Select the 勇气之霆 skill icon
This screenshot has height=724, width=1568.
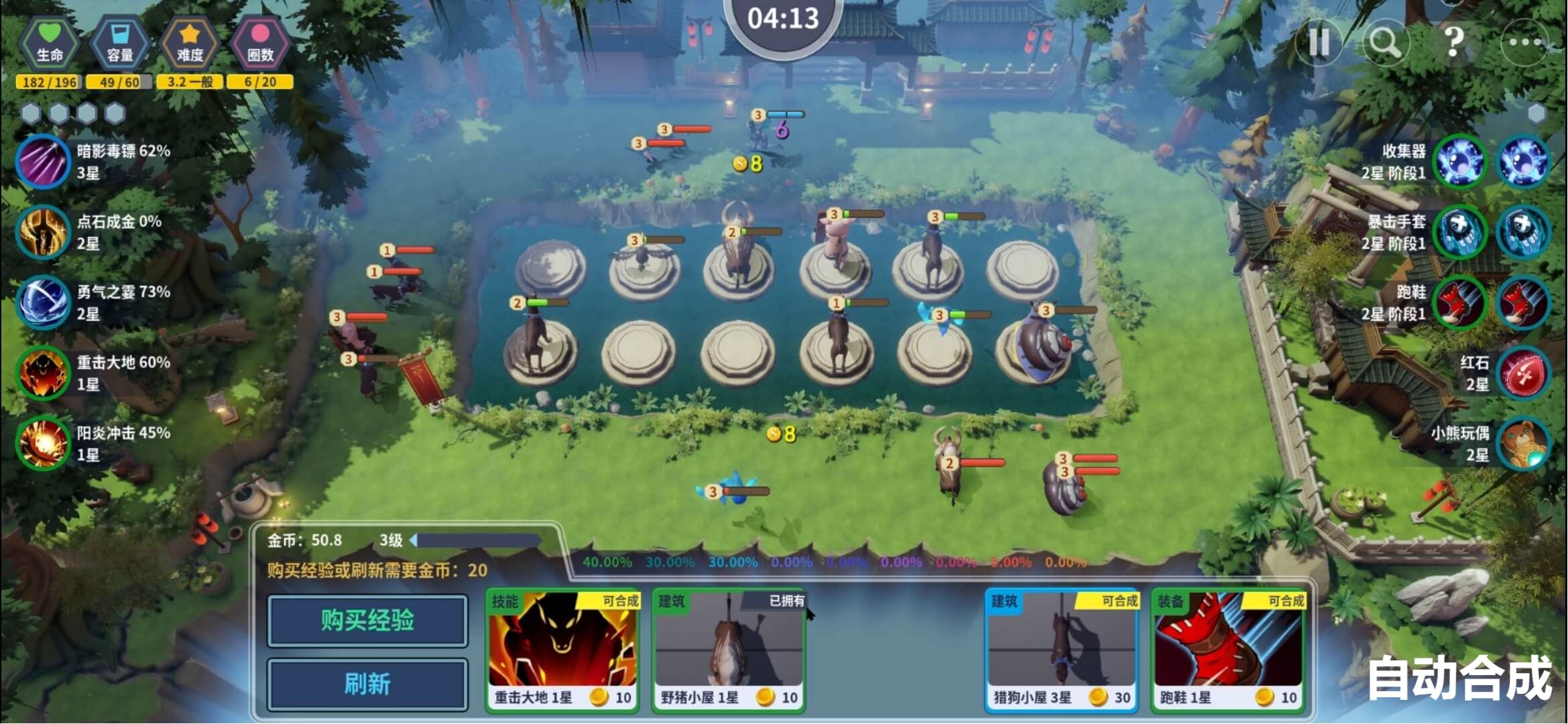pyautogui.click(x=43, y=302)
